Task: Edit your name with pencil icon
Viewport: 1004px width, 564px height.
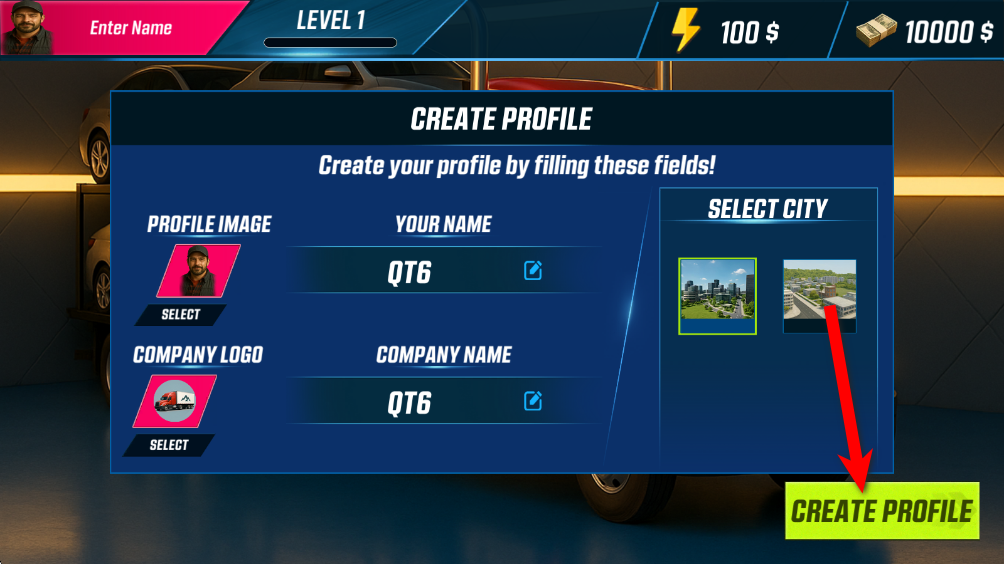Action: (533, 270)
